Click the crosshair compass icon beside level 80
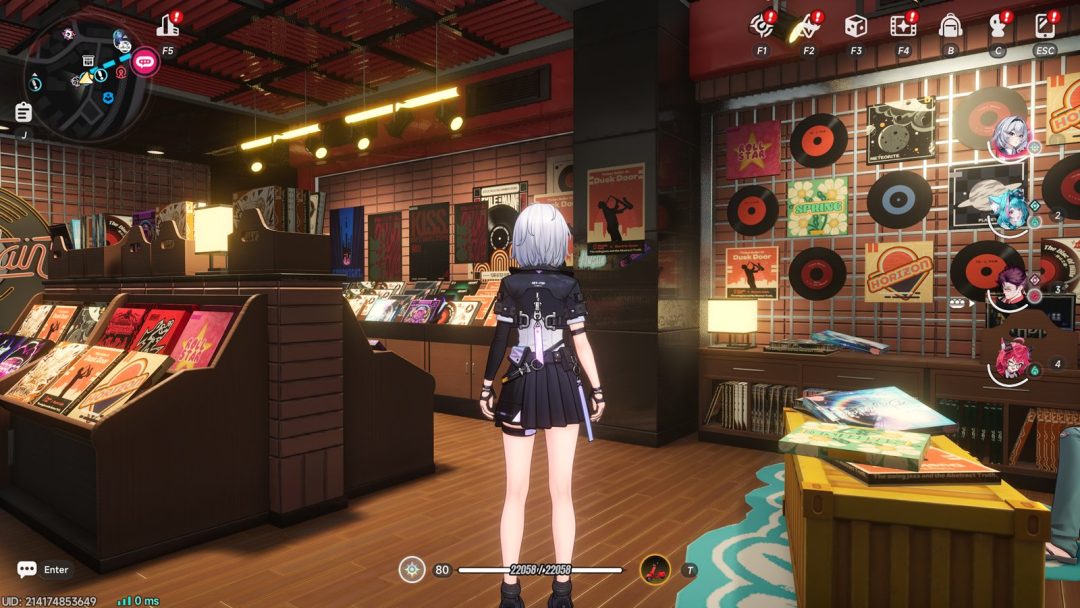The width and height of the screenshot is (1080, 608). click(412, 569)
